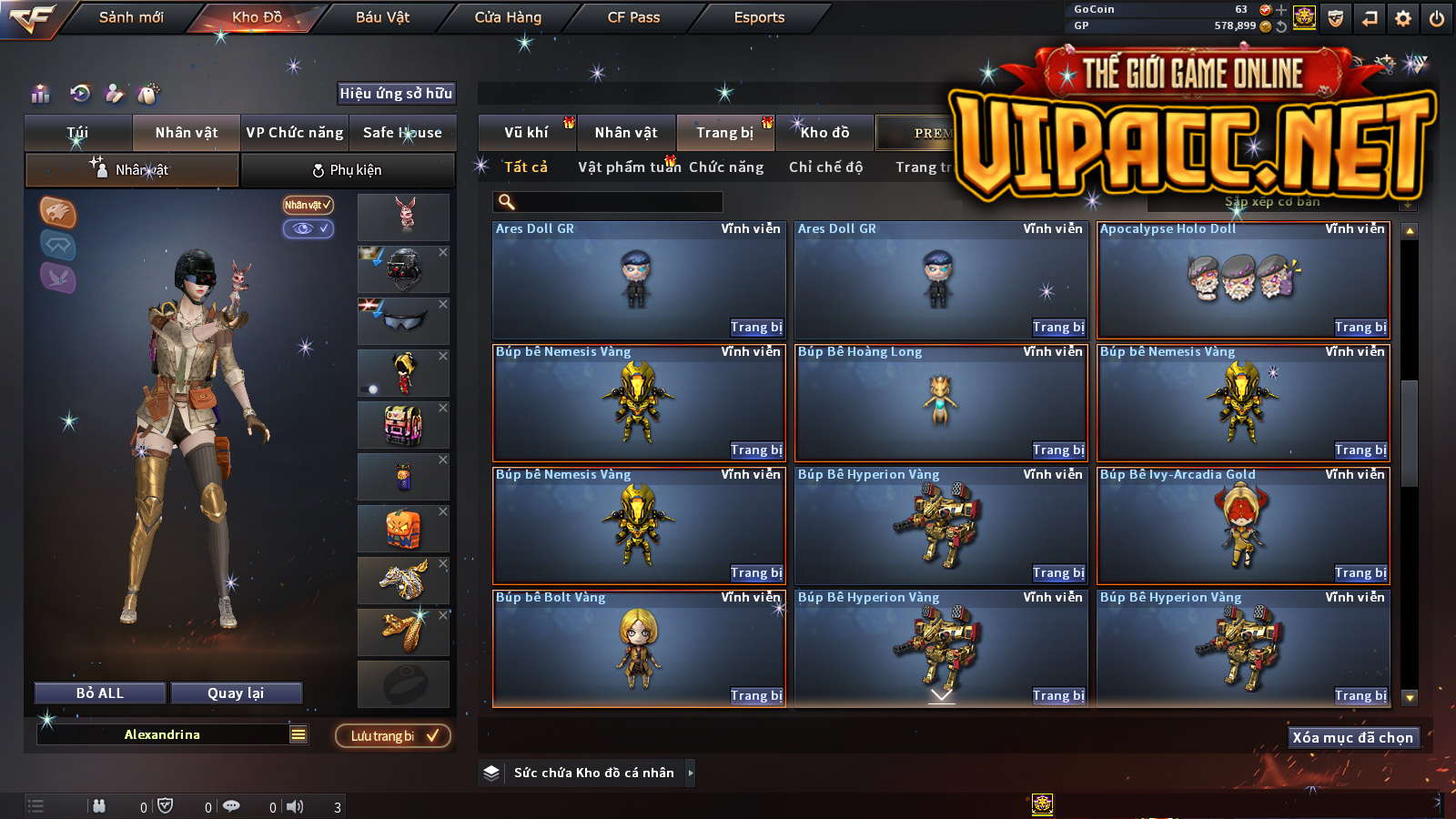Screen dimensions: 1456x819
Task: Open the Cửa Hàng shop
Action: [508, 17]
